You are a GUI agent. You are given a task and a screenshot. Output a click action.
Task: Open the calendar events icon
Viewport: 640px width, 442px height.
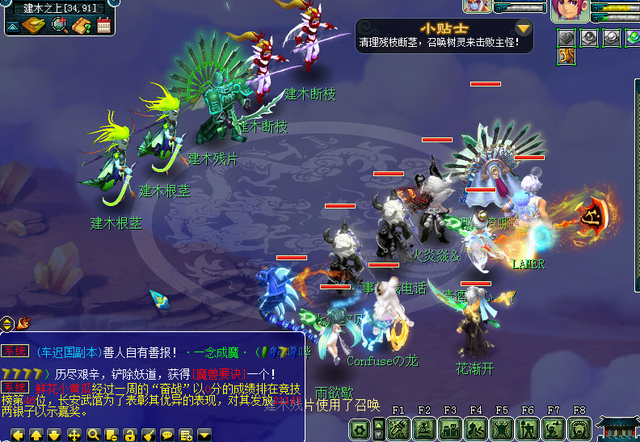[104, 25]
